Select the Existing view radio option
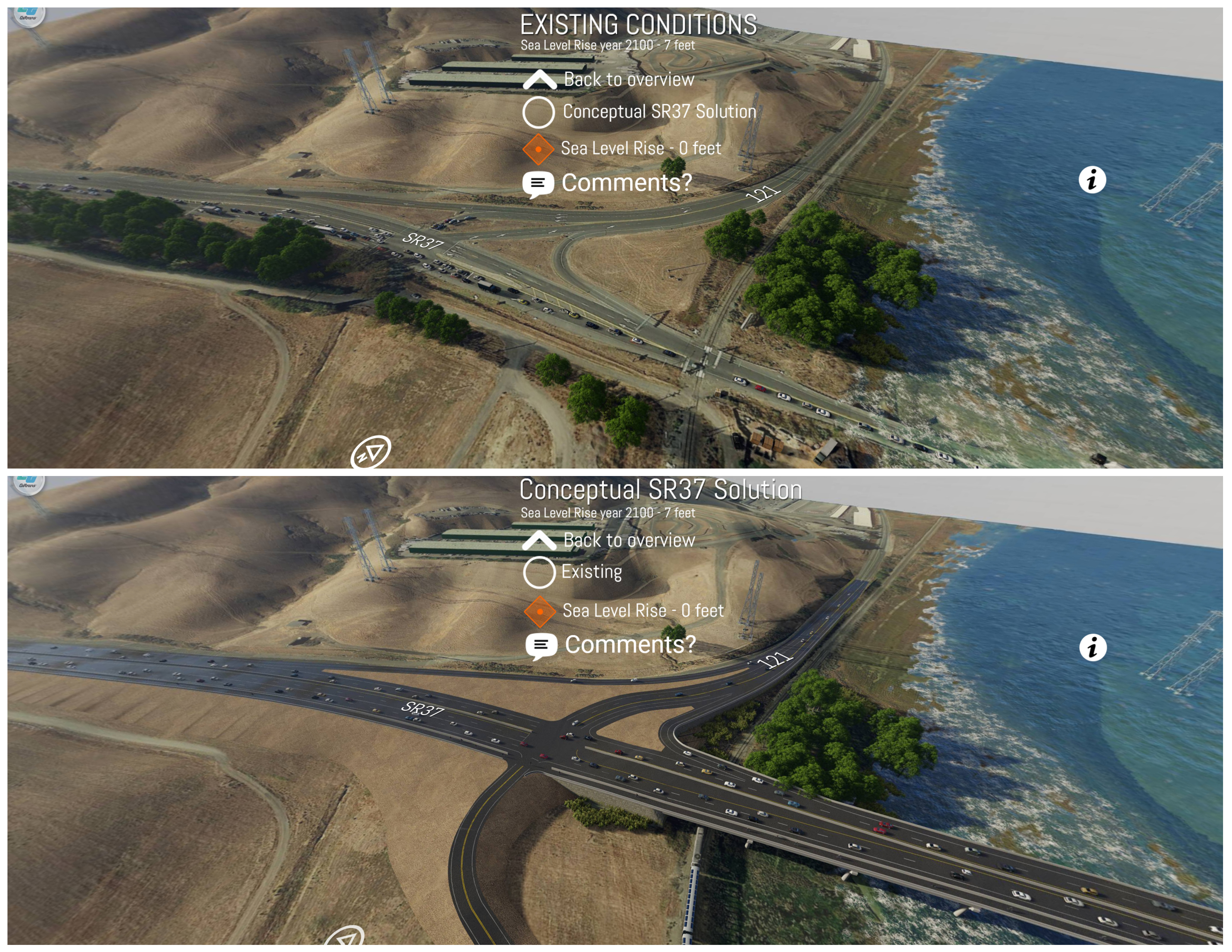The width and height of the screenshot is (1232, 952). [x=539, y=572]
